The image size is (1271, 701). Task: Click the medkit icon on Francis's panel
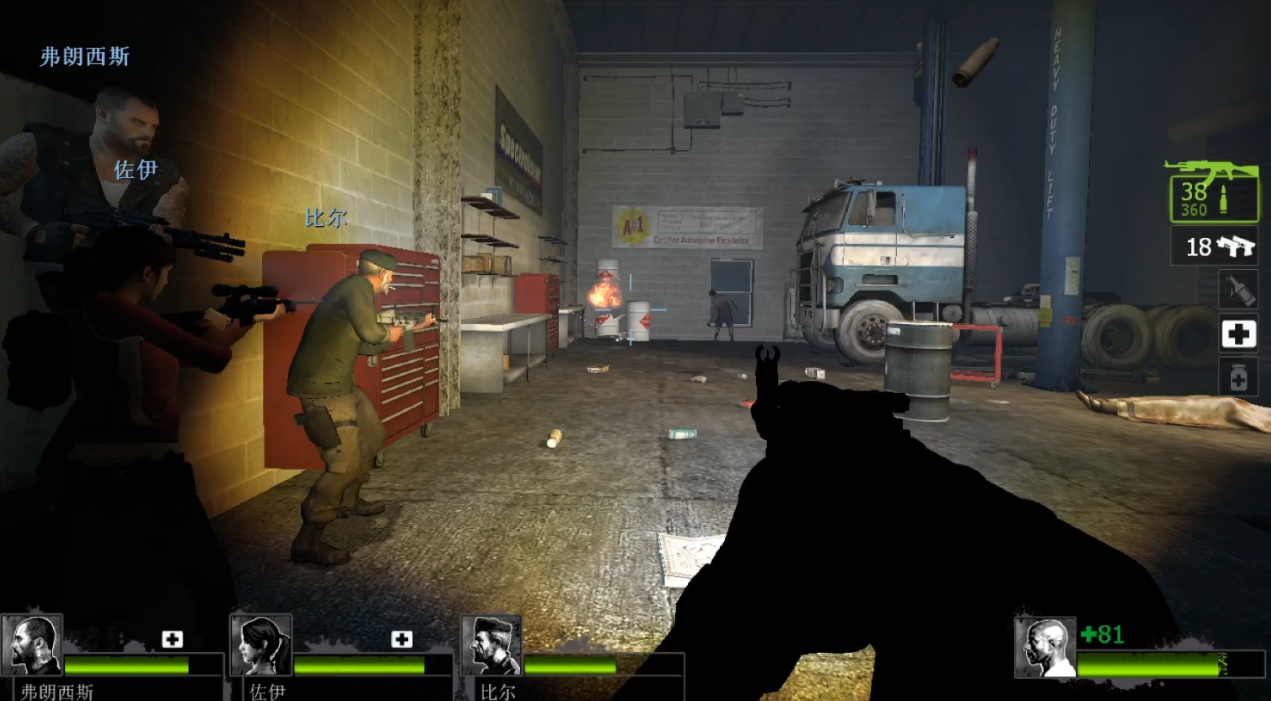(172, 639)
